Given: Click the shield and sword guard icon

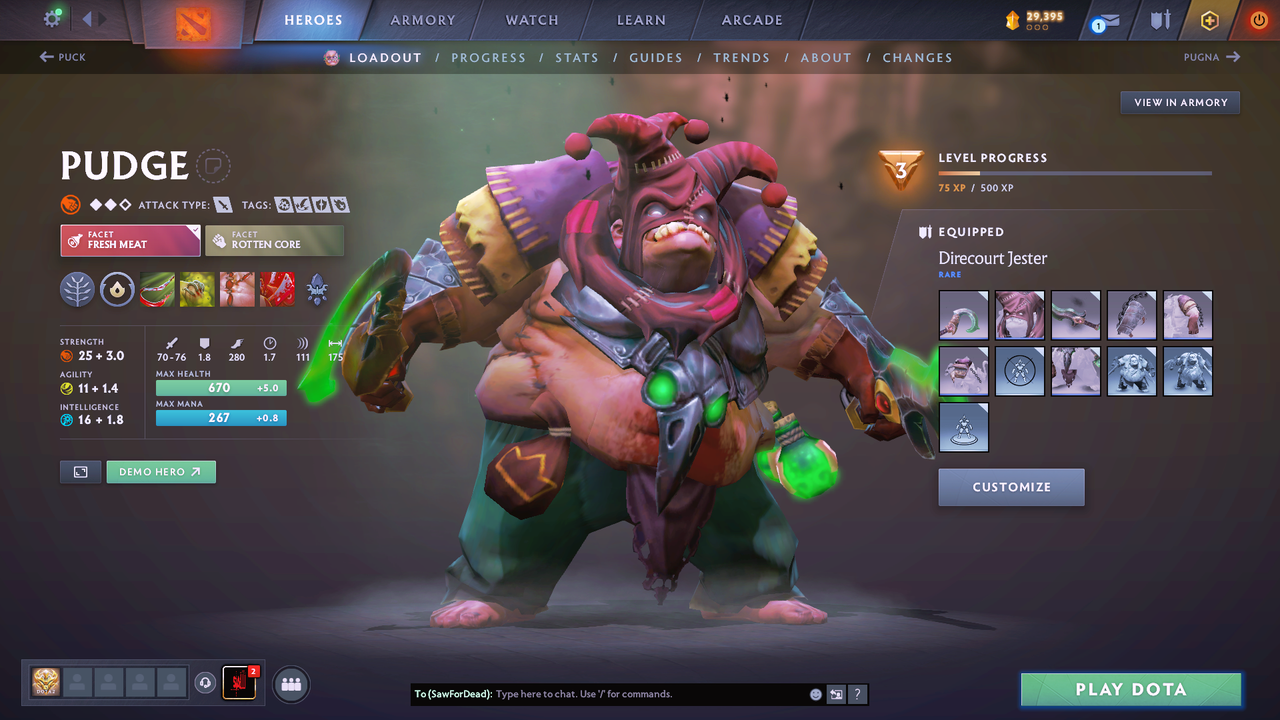Looking at the screenshot, I should coord(1160,20).
